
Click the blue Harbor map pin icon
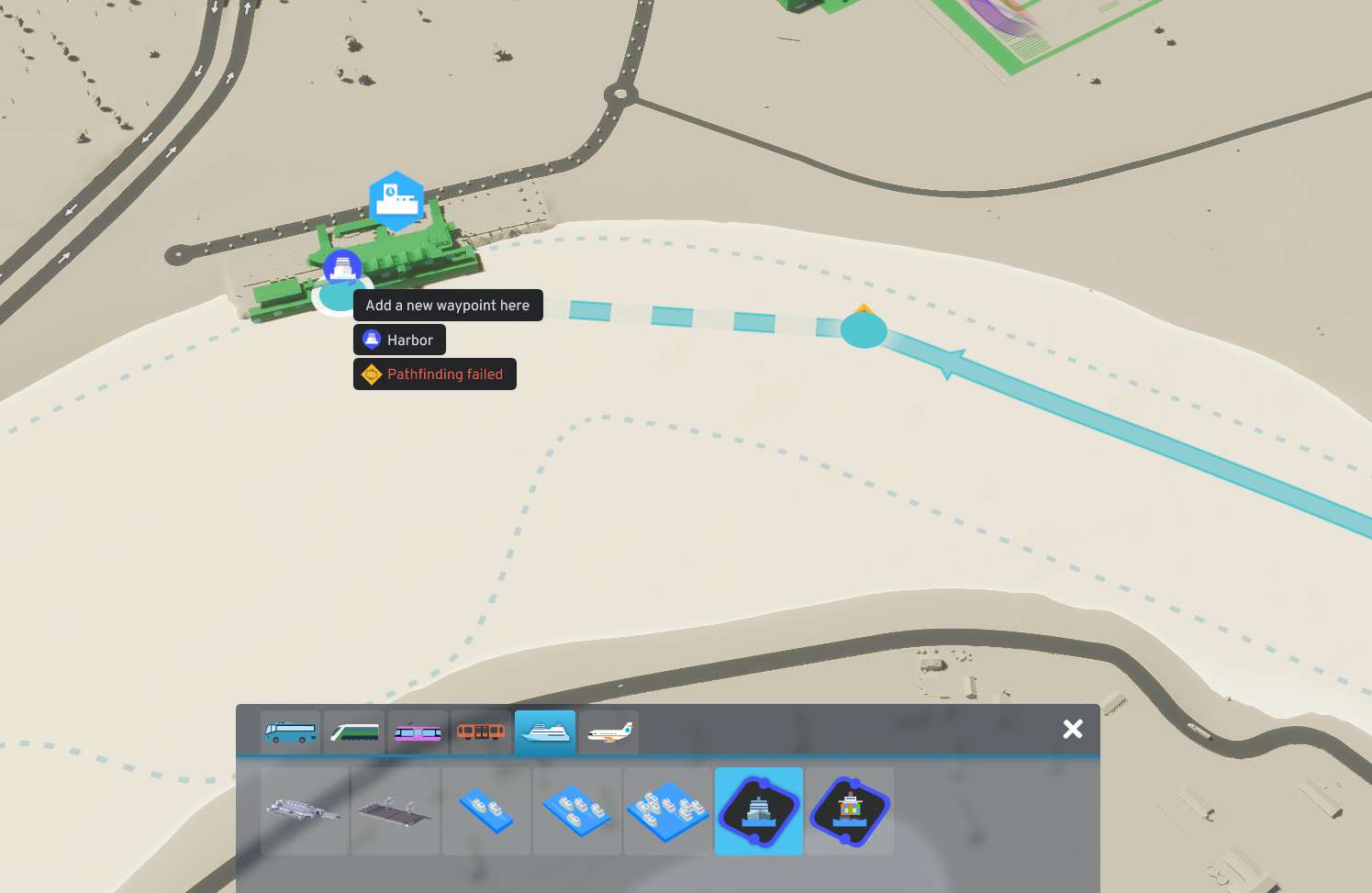343,267
